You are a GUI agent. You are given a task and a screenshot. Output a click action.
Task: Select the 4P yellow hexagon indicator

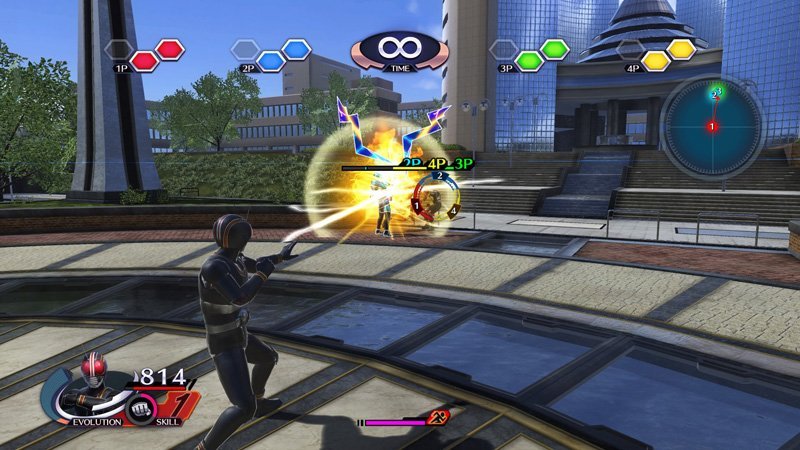click(x=669, y=54)
